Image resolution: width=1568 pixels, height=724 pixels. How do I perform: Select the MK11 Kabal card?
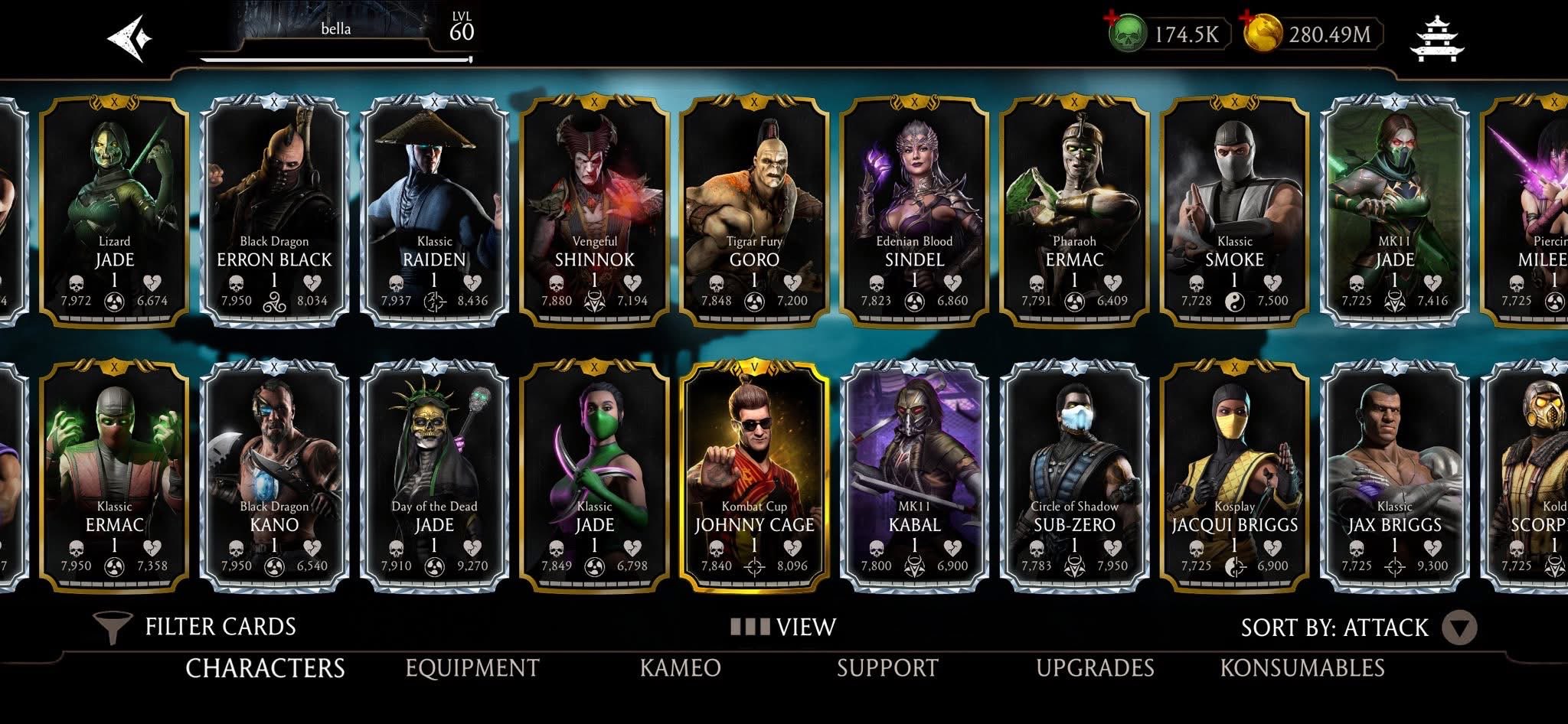(914, 476)
